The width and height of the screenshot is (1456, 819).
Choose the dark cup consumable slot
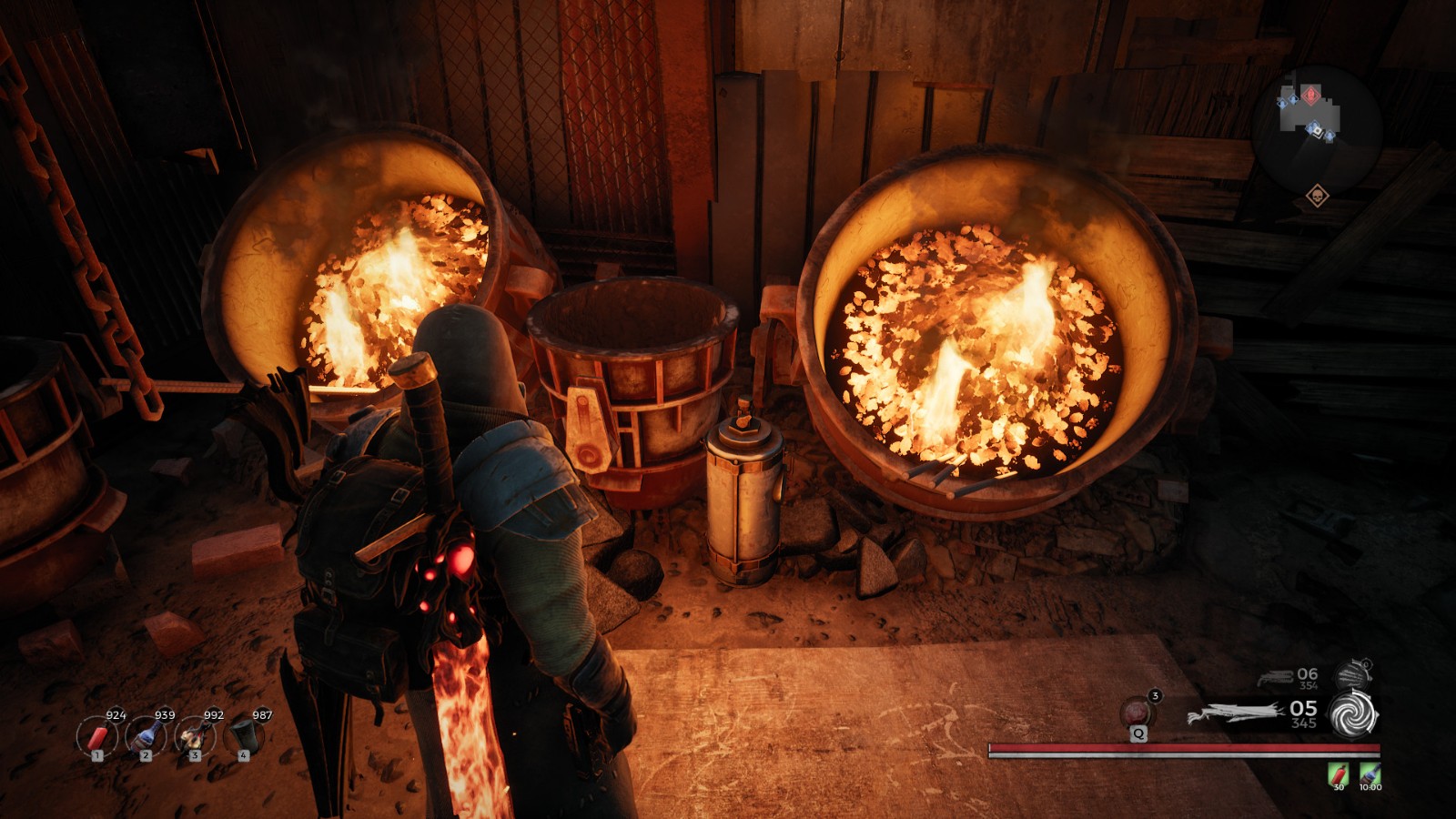coord(243,735)
